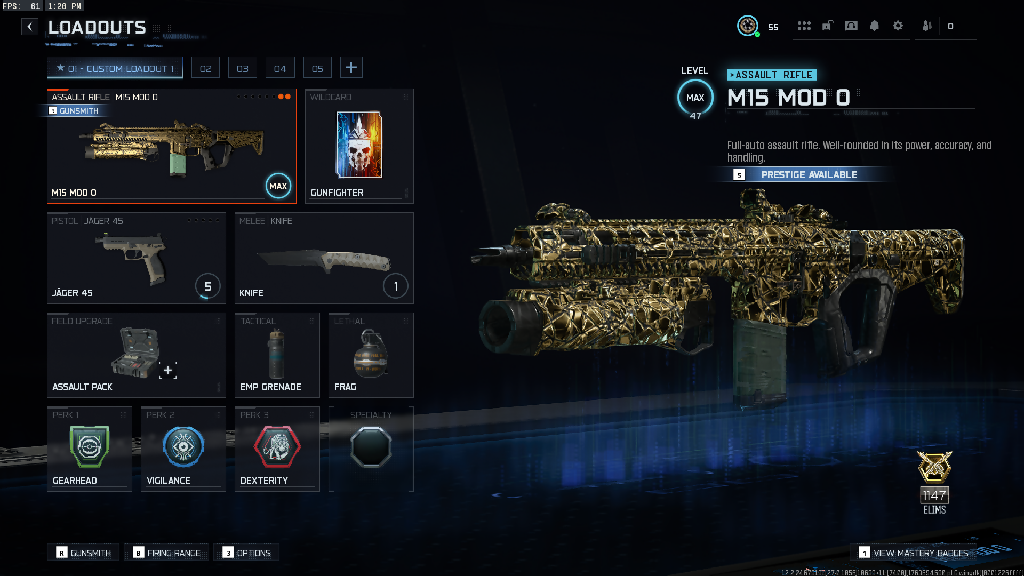Select the Knife melee slot
The height and width of the screenshot is (576, 1024).
pos(324,258)
